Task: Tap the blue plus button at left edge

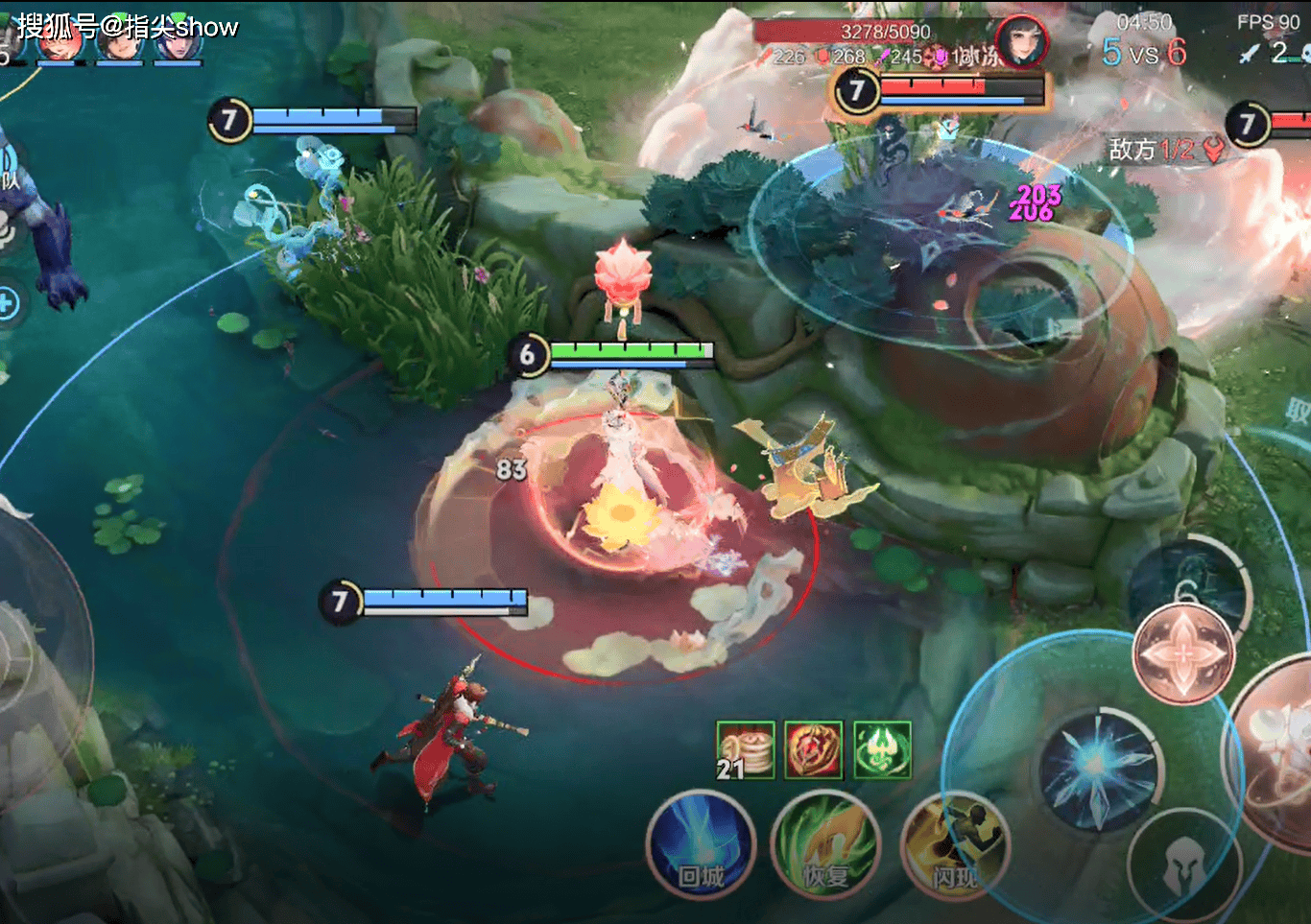Action: pyautogui.click(x=6, y=304)
